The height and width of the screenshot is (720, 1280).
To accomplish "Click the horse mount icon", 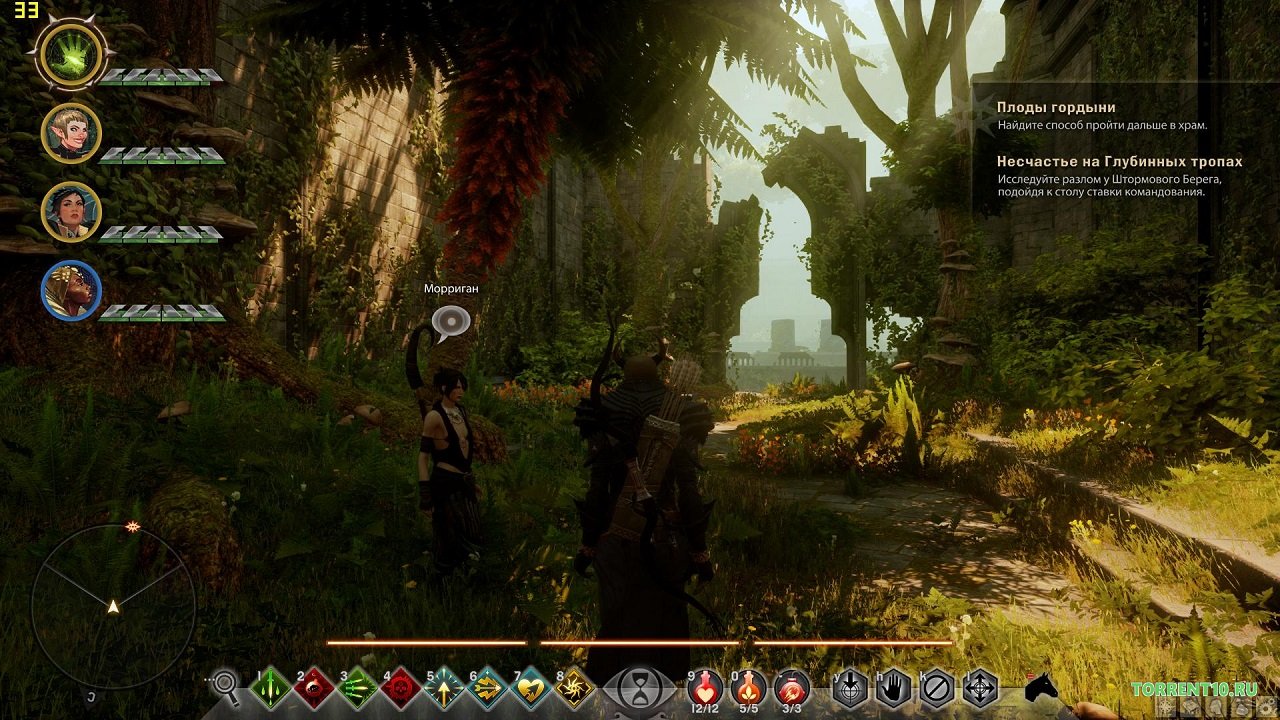I will point(1041,688).
